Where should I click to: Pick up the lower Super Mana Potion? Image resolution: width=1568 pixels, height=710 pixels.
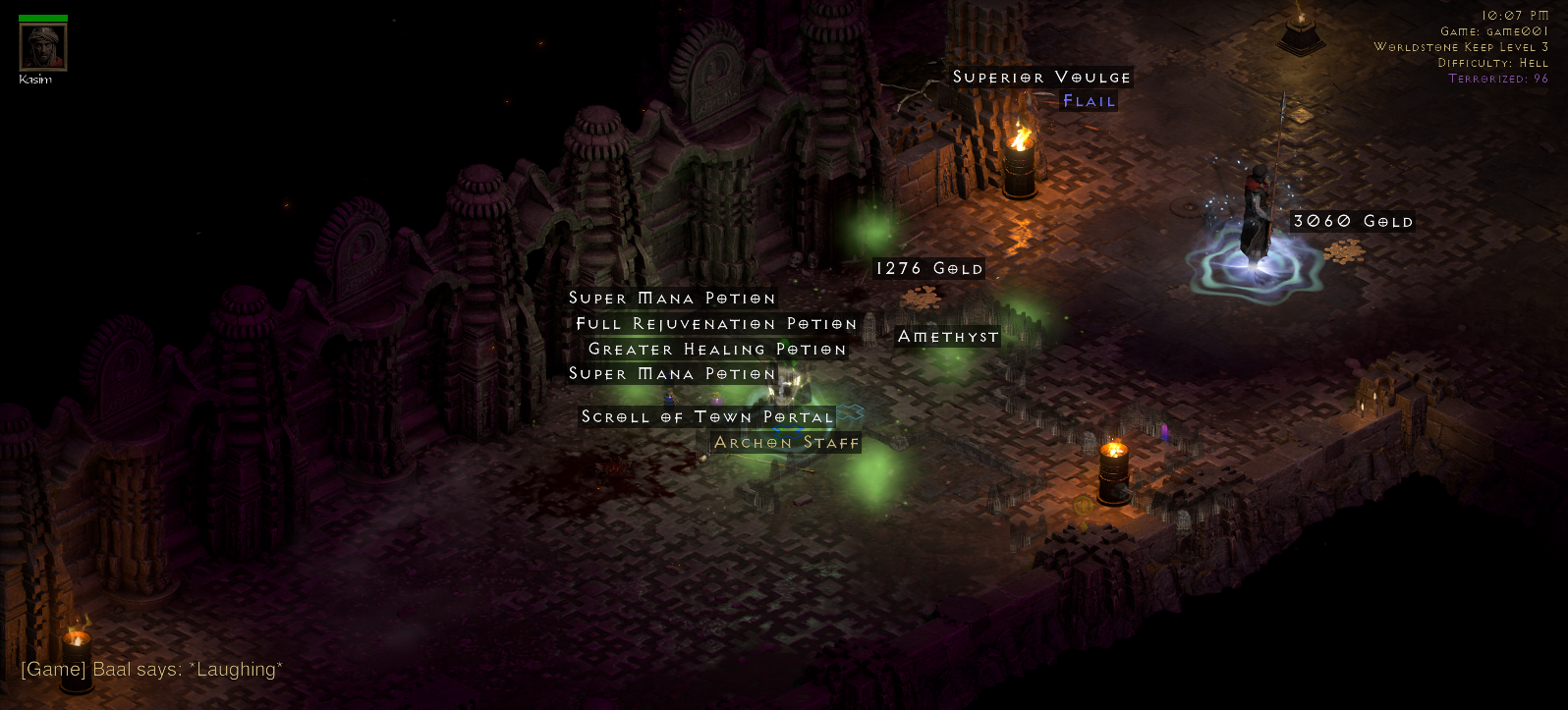point(671,373)
